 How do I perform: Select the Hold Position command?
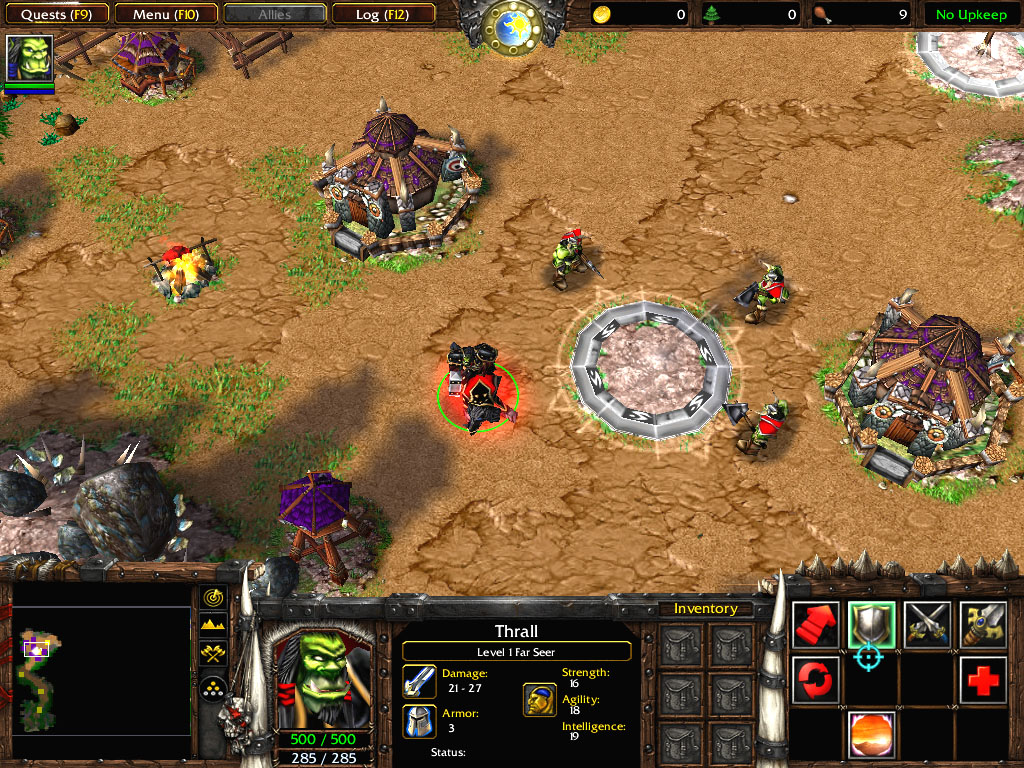pyautogui.click(x=927, y=624)
